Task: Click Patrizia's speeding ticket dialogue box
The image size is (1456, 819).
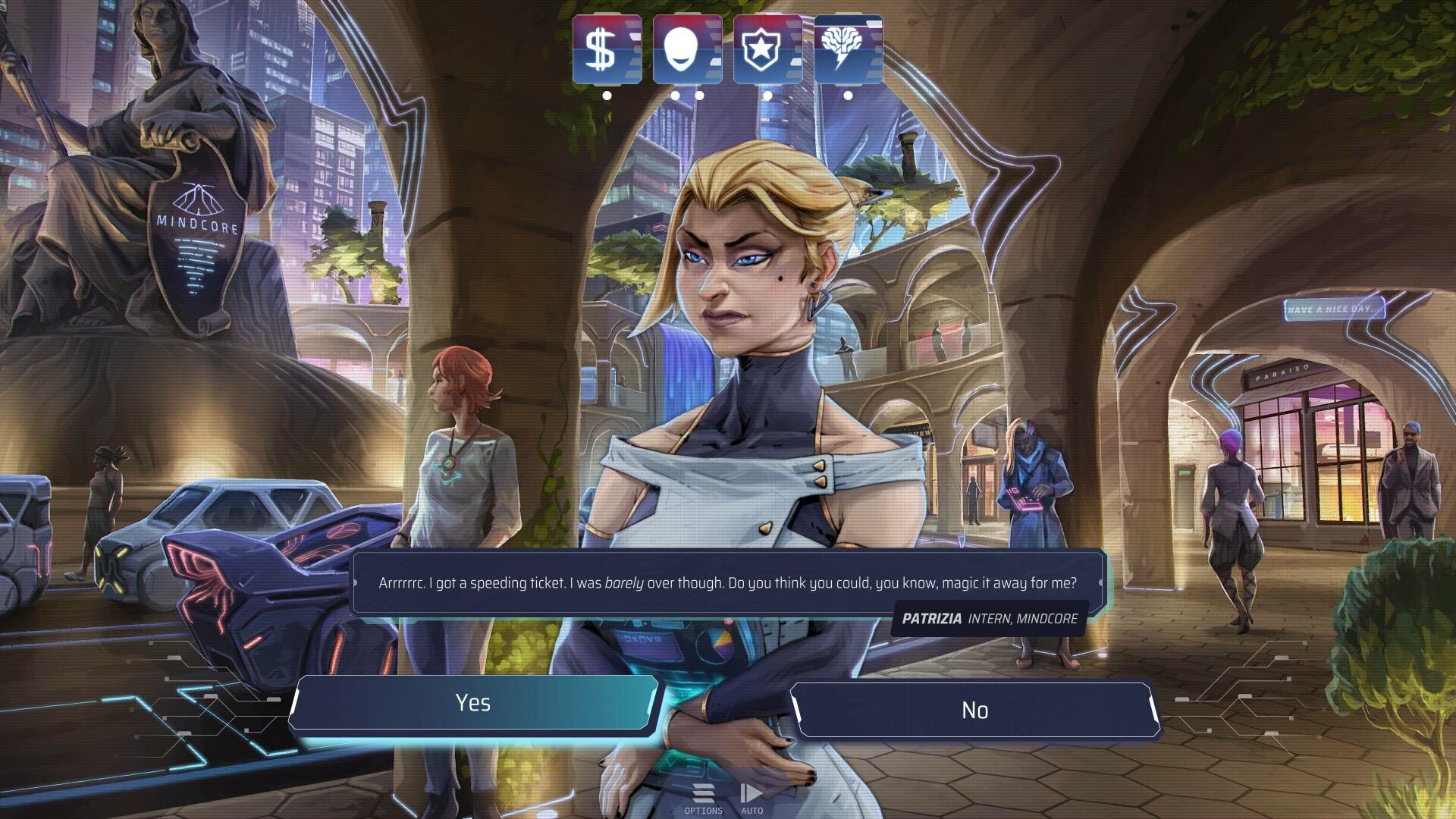Action: click(728, 582)
